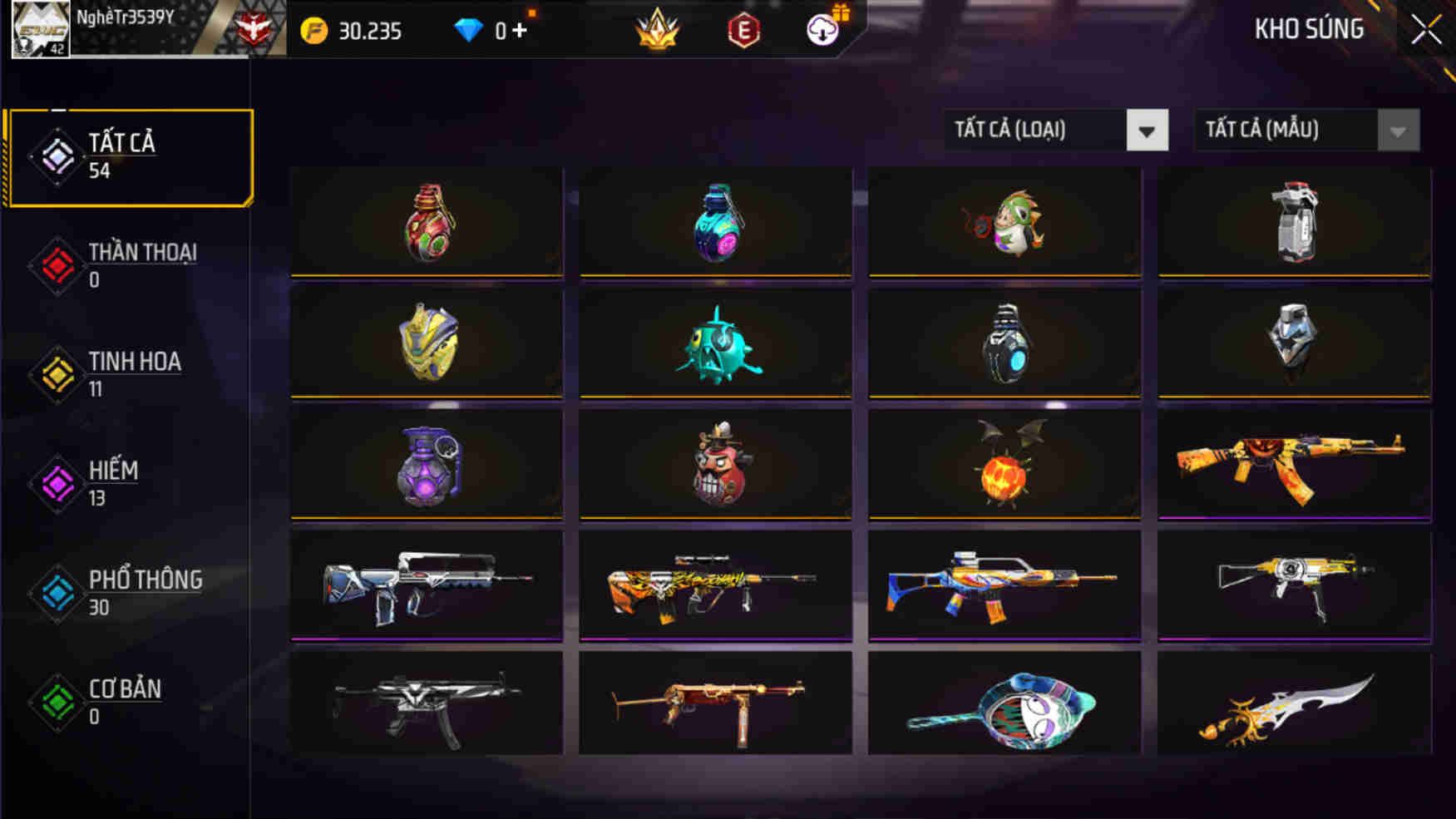The height and width of the screenshot is (819, 1456).
Task: Switch to the Phổ Thông tab
Action: tap(129, 592)
